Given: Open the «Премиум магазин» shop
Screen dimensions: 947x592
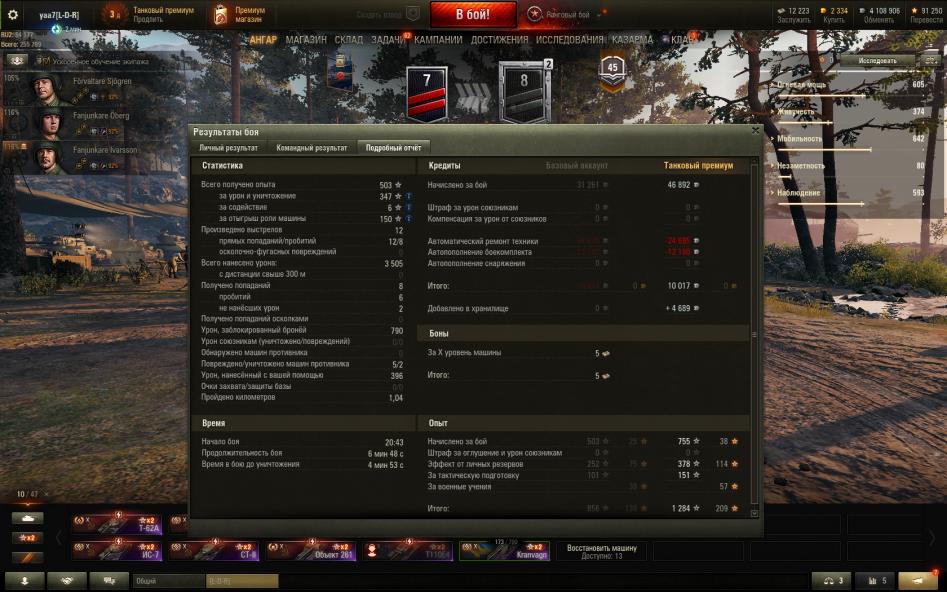Looking at the screenshot, I should [x=241, y=14].
